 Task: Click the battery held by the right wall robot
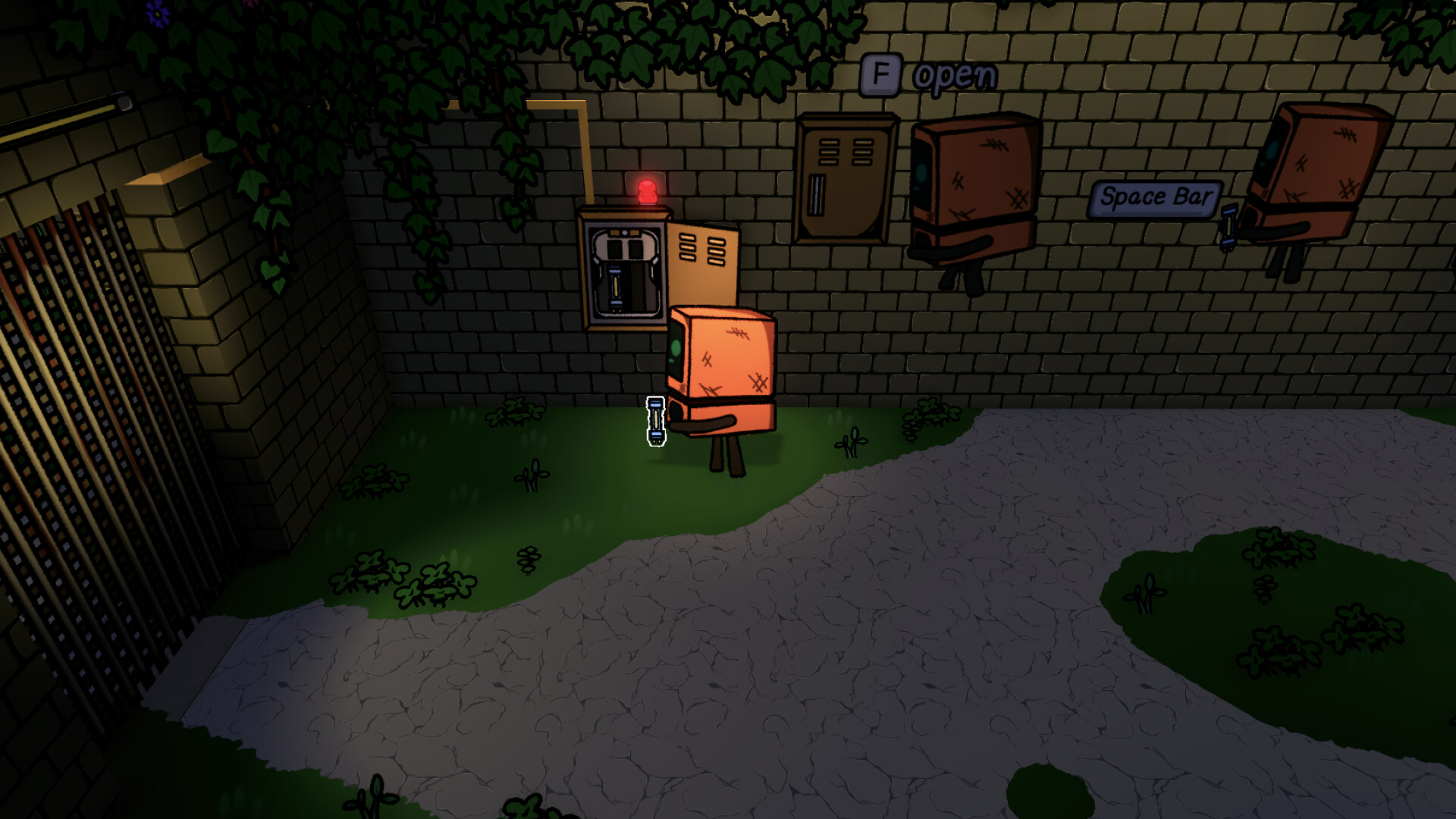tap(1228, 227)
